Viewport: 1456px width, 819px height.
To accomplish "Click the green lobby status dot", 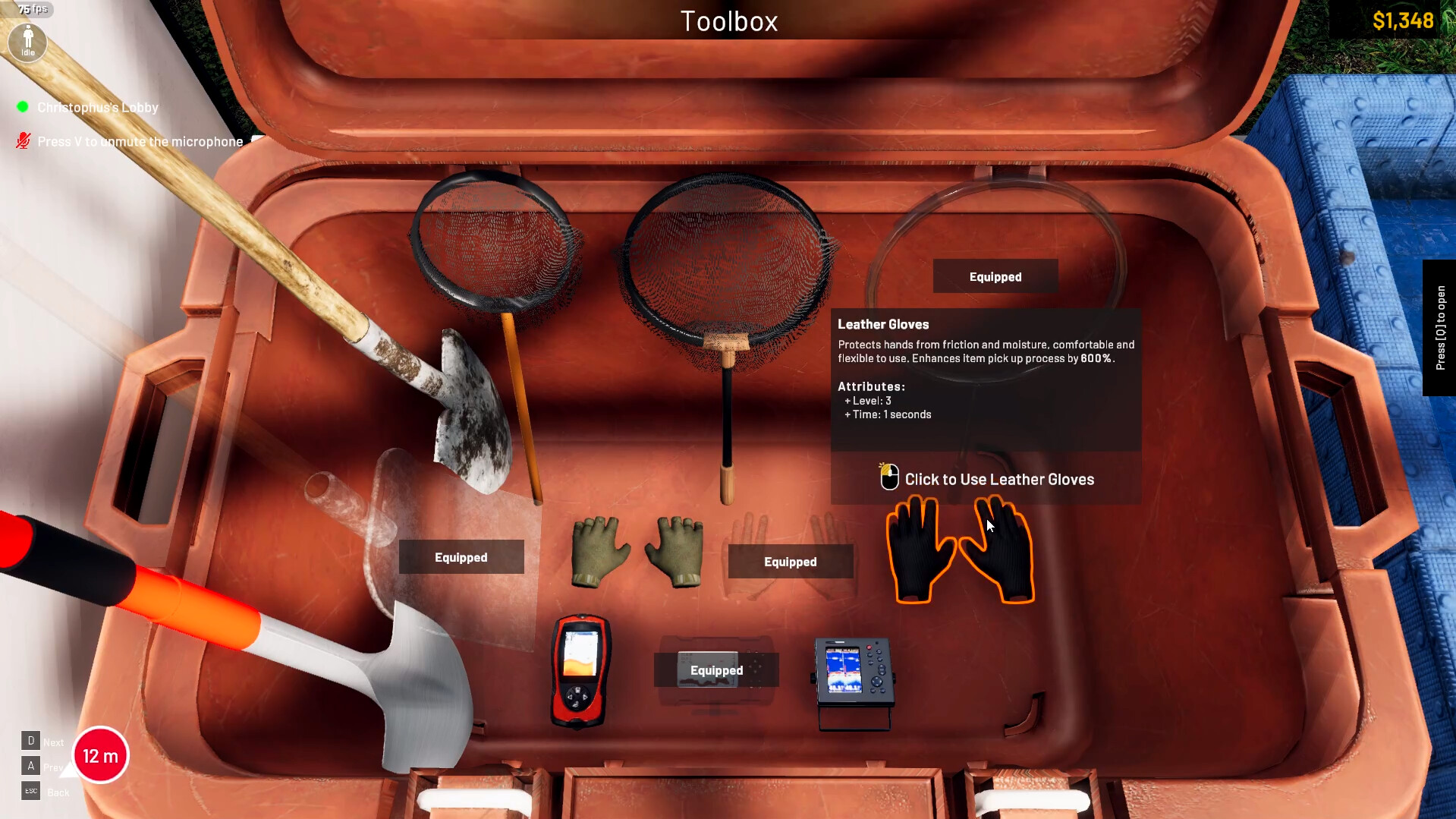I will [x=22, y=106].
